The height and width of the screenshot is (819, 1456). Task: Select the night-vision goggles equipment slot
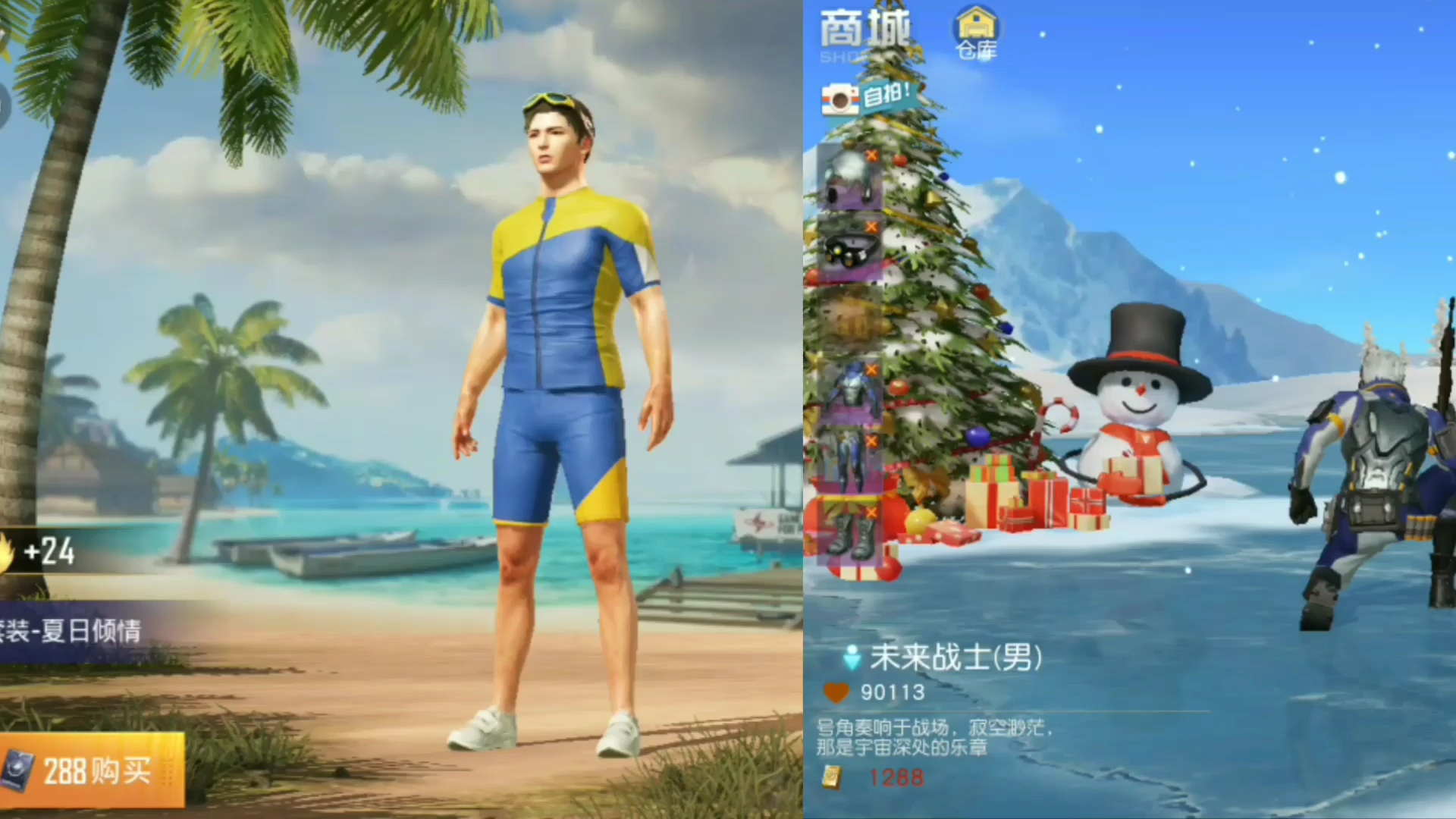[851, 250]
